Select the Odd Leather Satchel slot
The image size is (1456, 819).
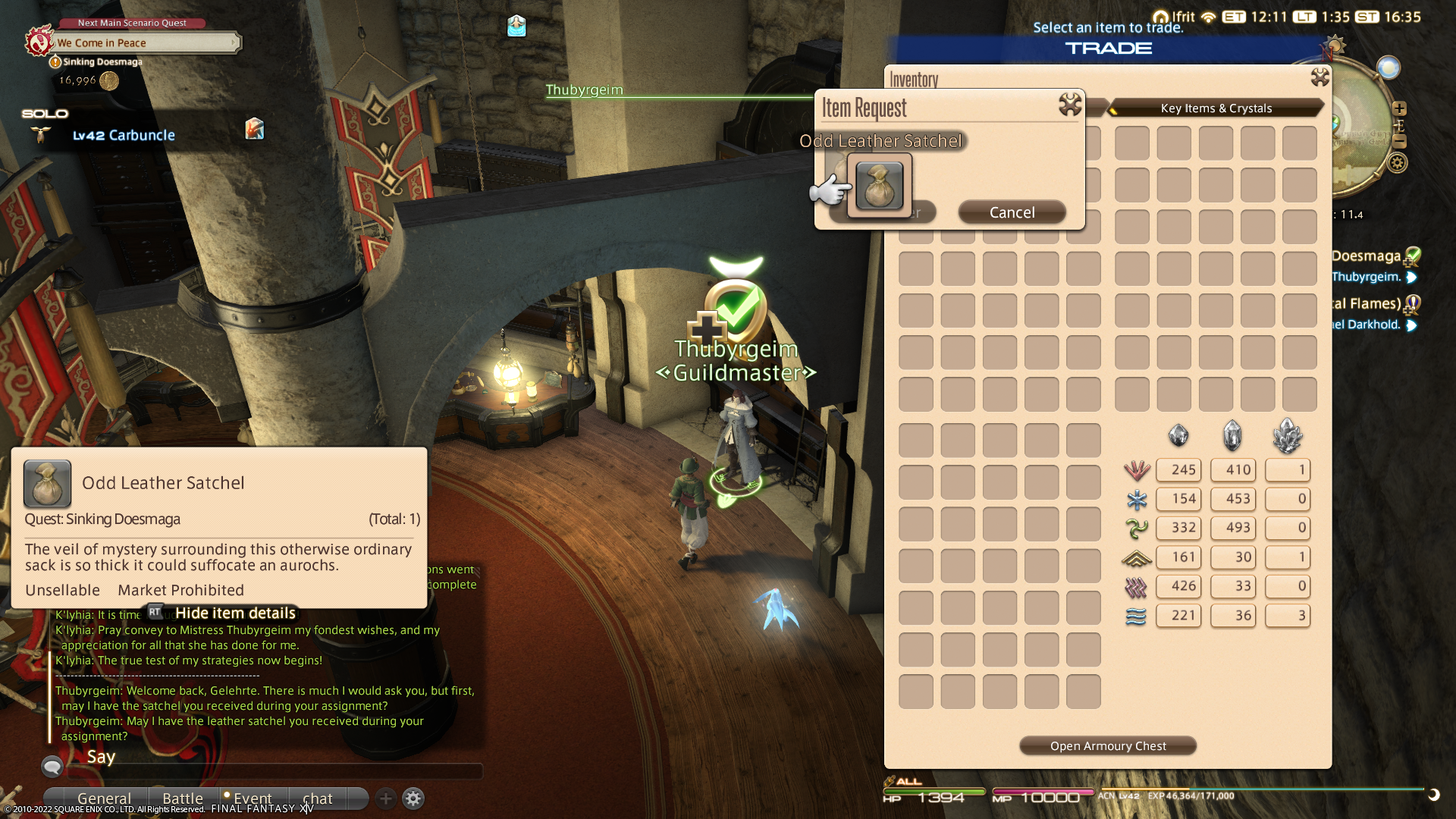click(x=880, y=186)
